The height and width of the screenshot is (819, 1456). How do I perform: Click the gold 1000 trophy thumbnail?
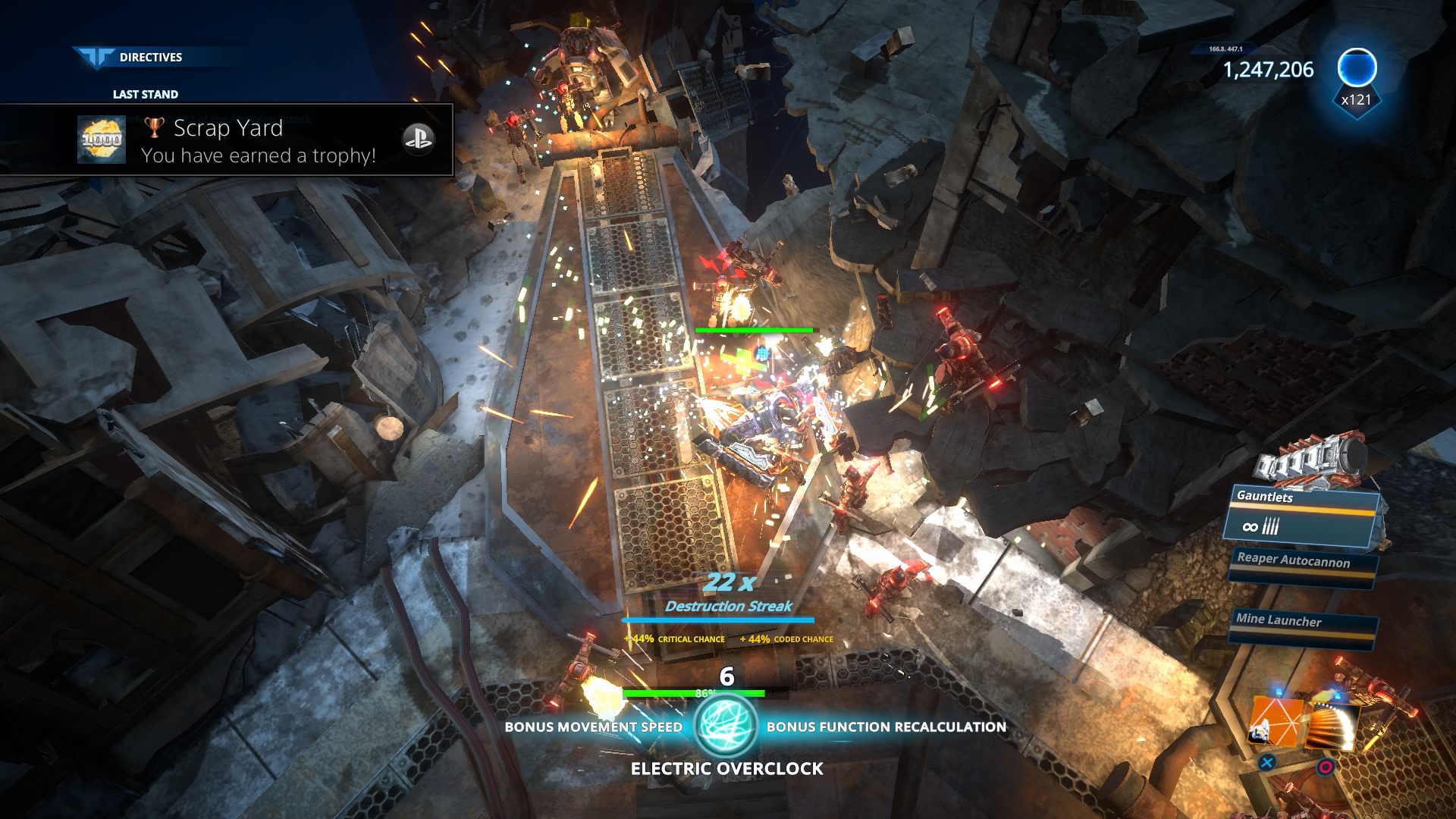click(102, 140)
